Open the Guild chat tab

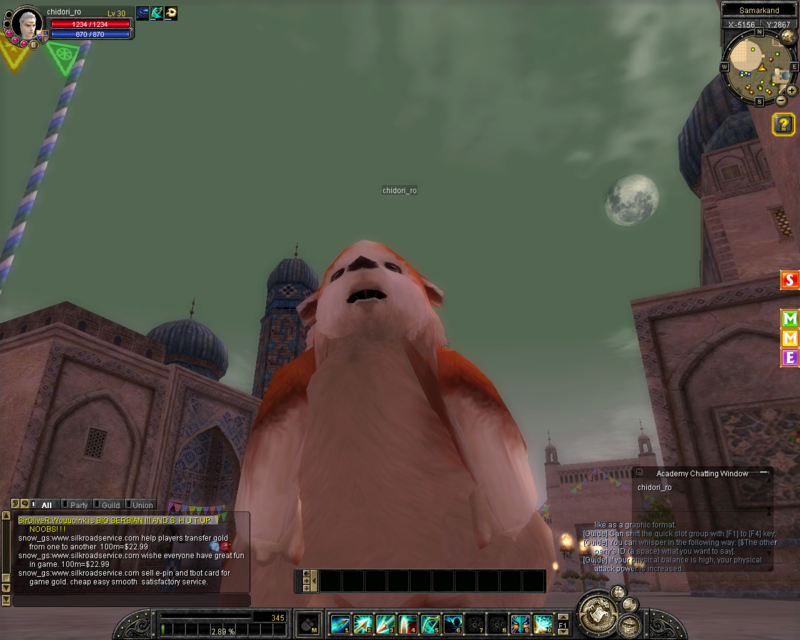(x=110, y=505)
